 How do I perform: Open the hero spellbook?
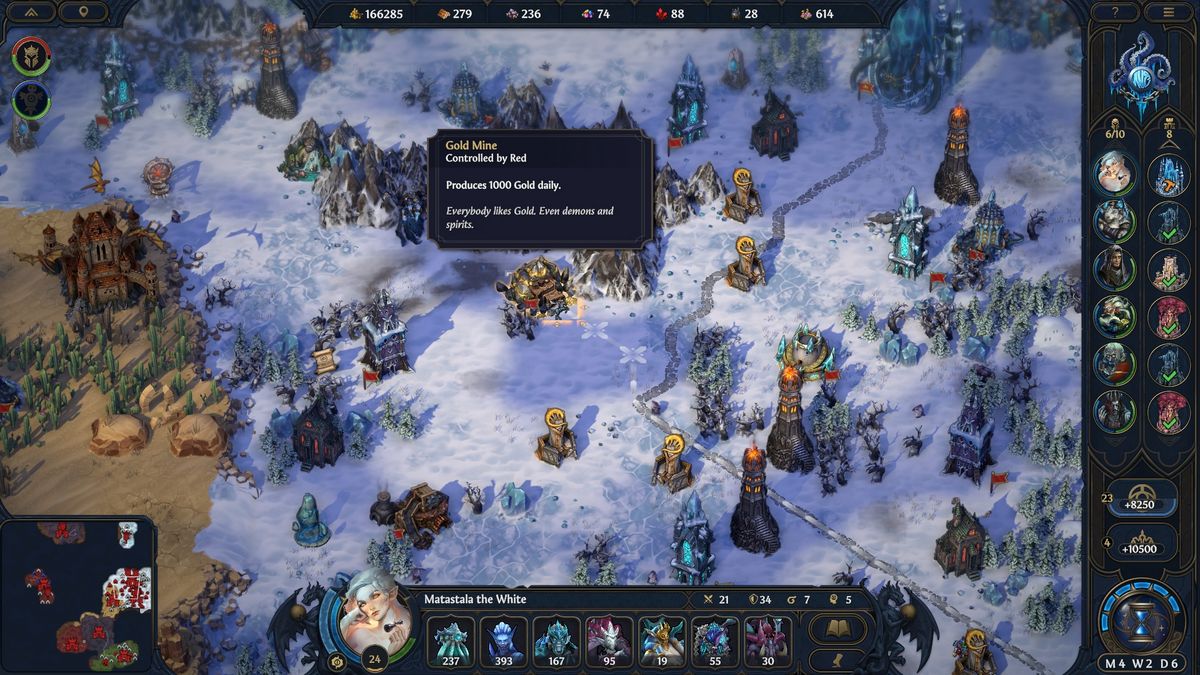point(837,628)
